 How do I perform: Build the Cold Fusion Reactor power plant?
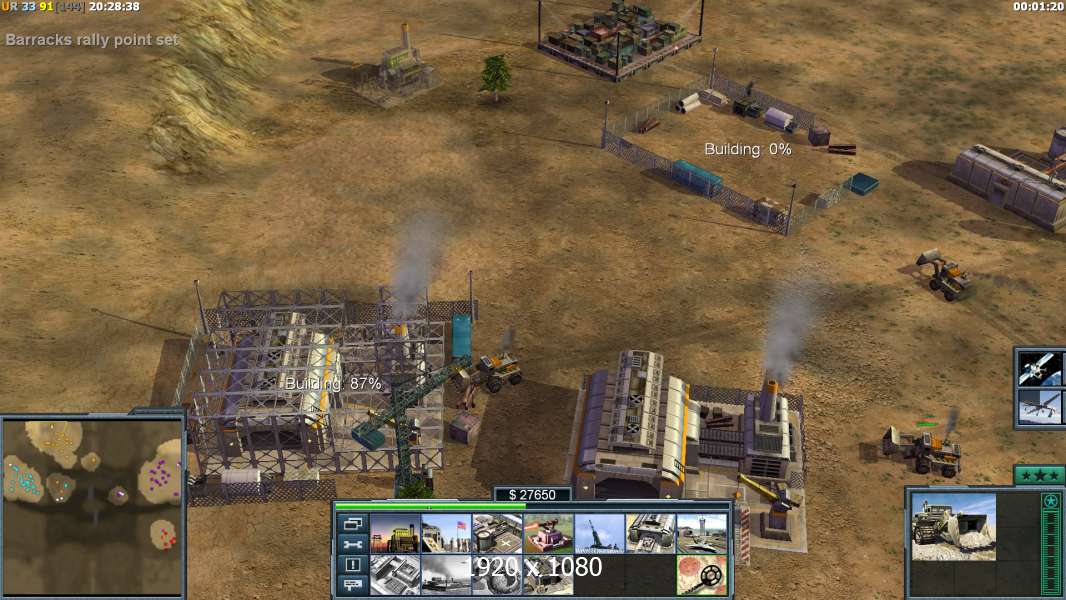395,534
